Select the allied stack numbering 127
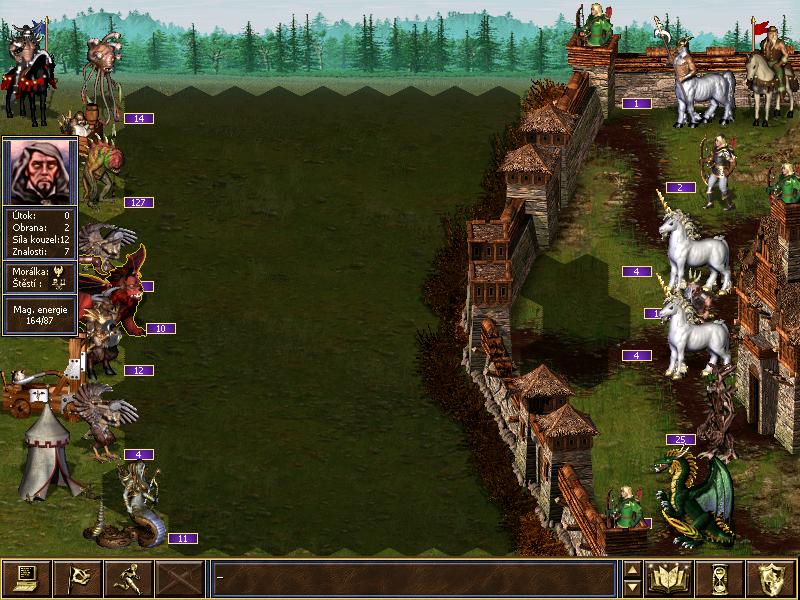This screenshot has height=600, width=800. click(98, 168)
